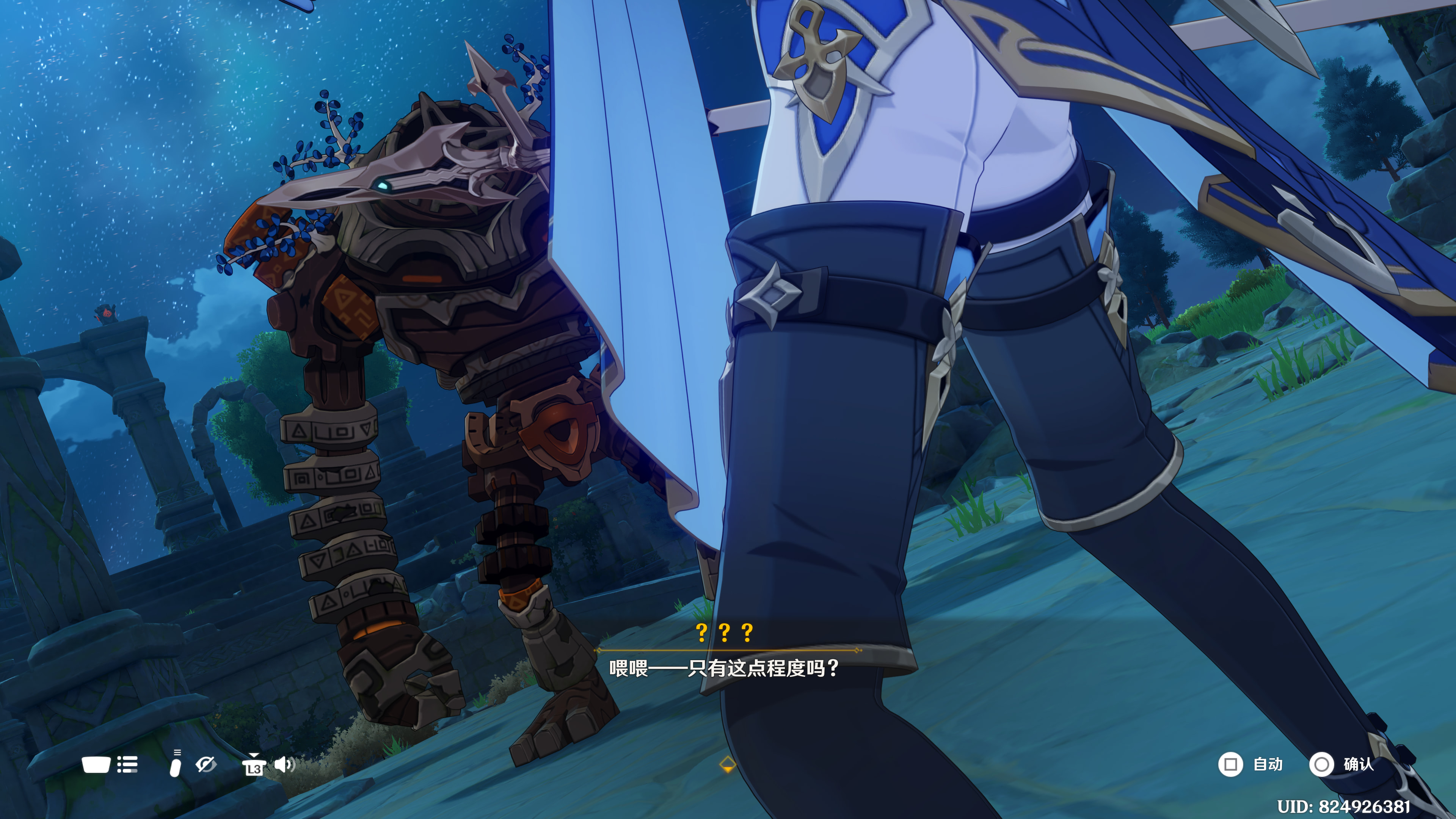
Task: Advance dialogue via the yellow diamond indicator
Action: 728,765
